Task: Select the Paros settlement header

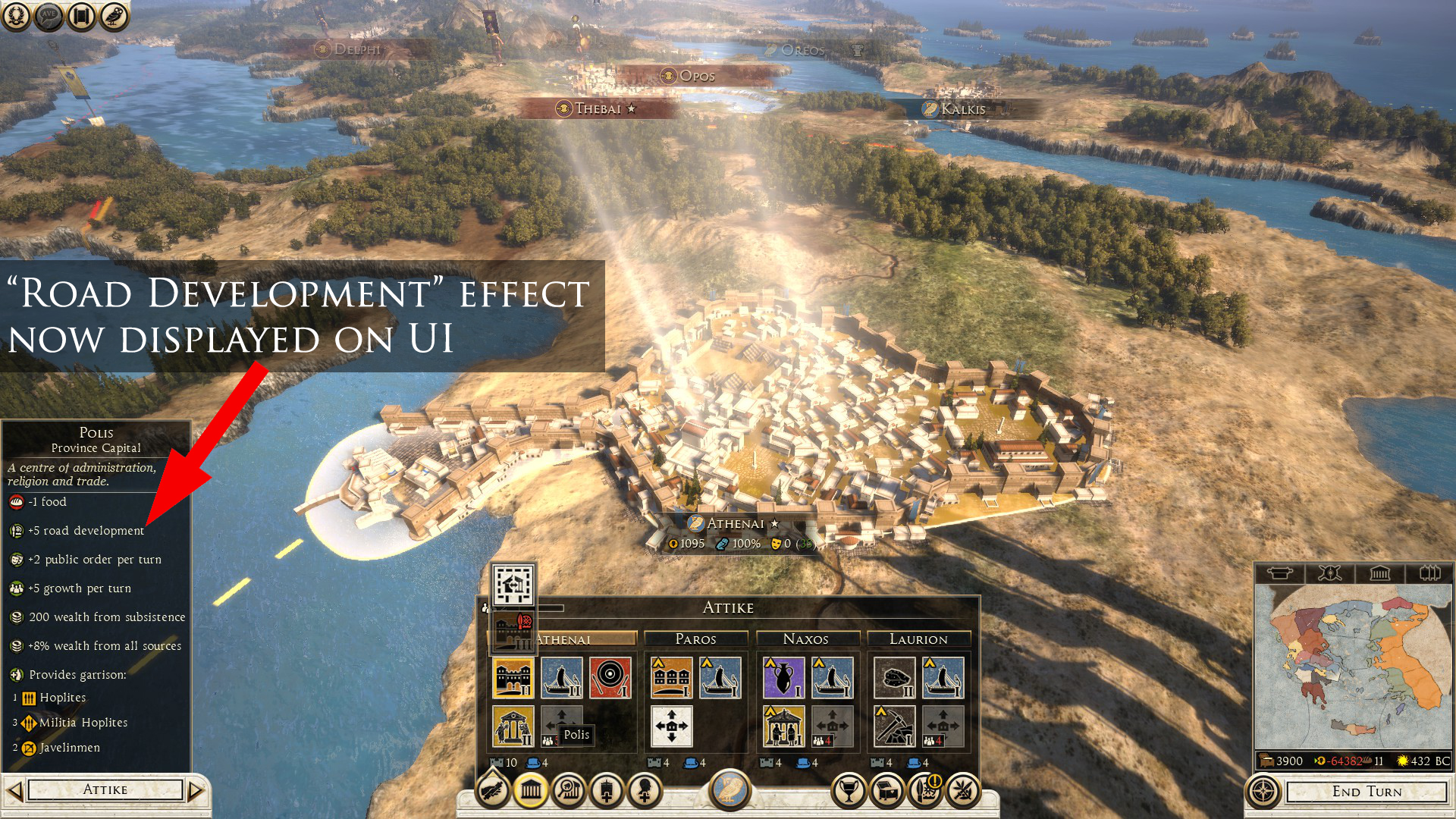Action: [695, 639]
